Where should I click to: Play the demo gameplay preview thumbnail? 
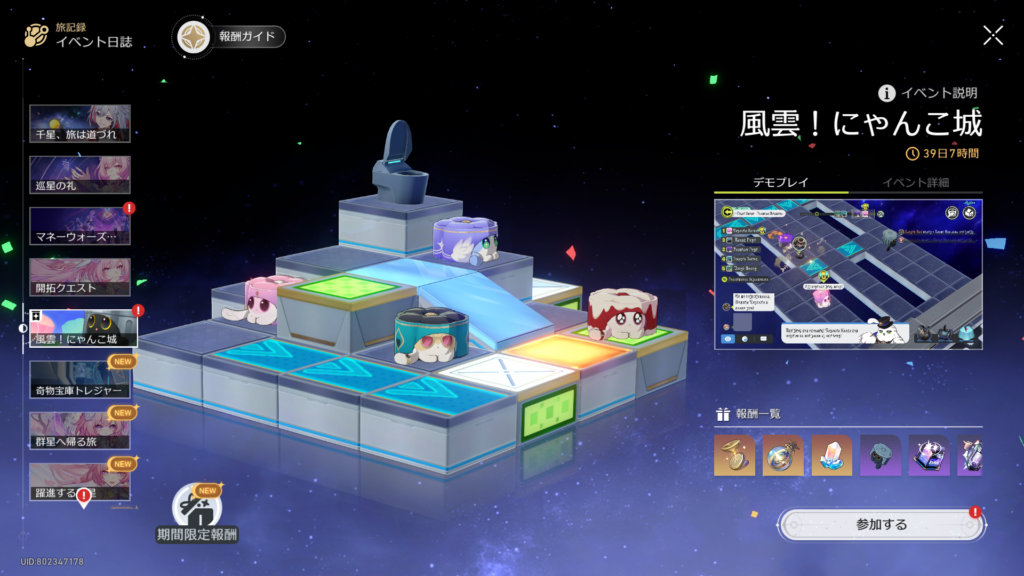pyautogui.click(x=848, y=274)
